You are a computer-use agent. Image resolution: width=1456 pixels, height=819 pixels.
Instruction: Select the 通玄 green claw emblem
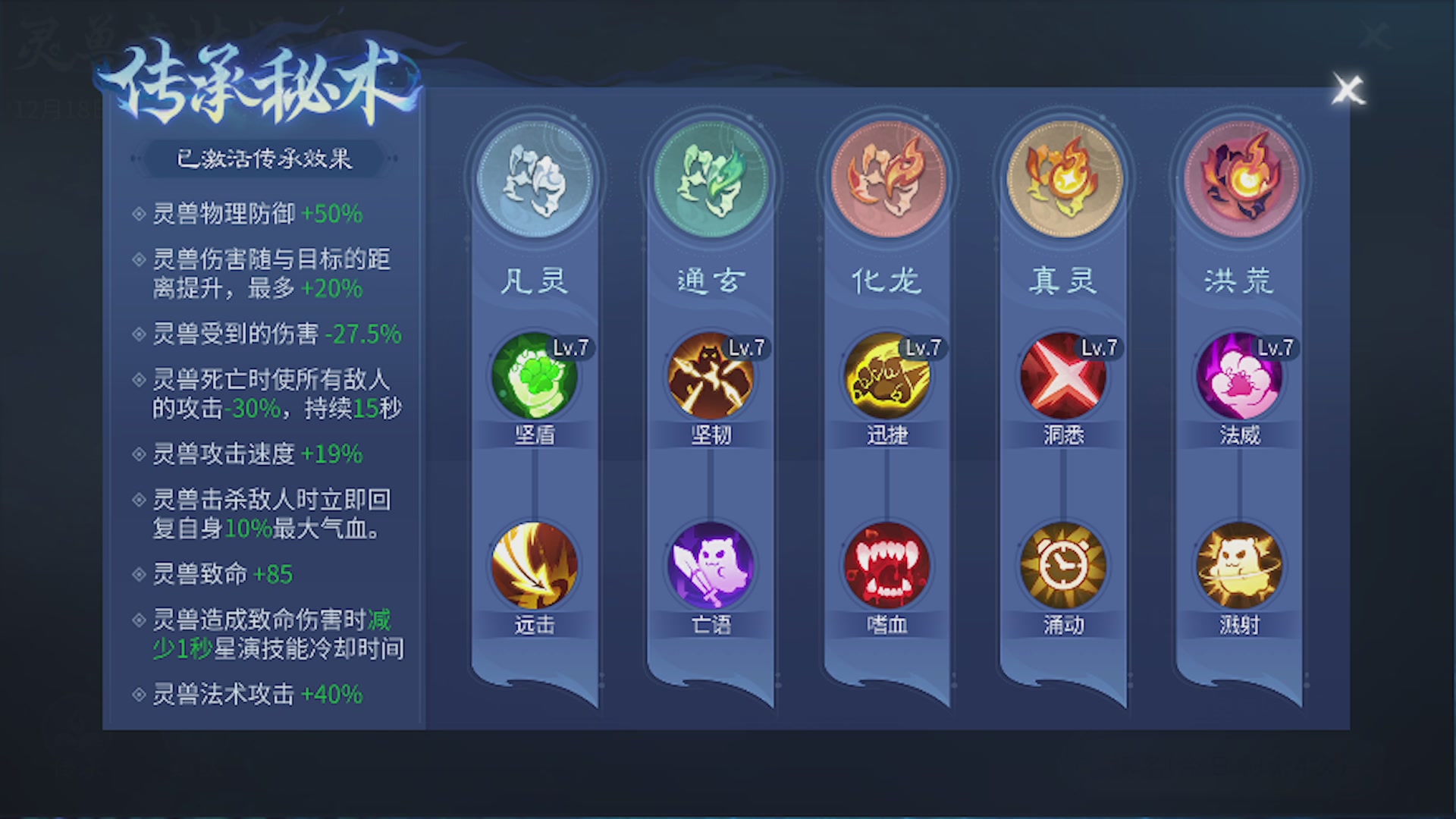(x=711, y=176)
